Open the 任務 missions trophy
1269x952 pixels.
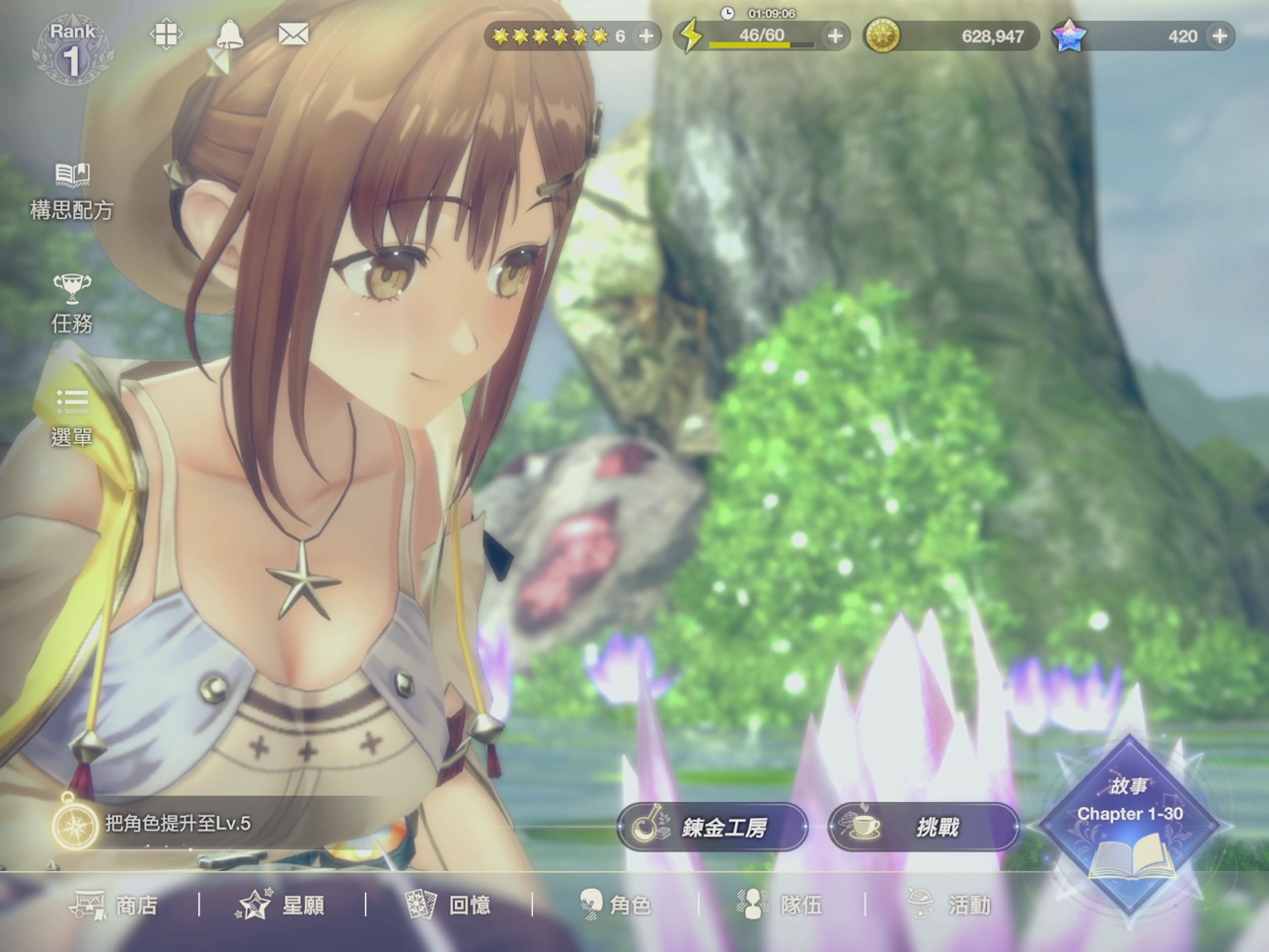pyautogui.click(x=71, y=303)
